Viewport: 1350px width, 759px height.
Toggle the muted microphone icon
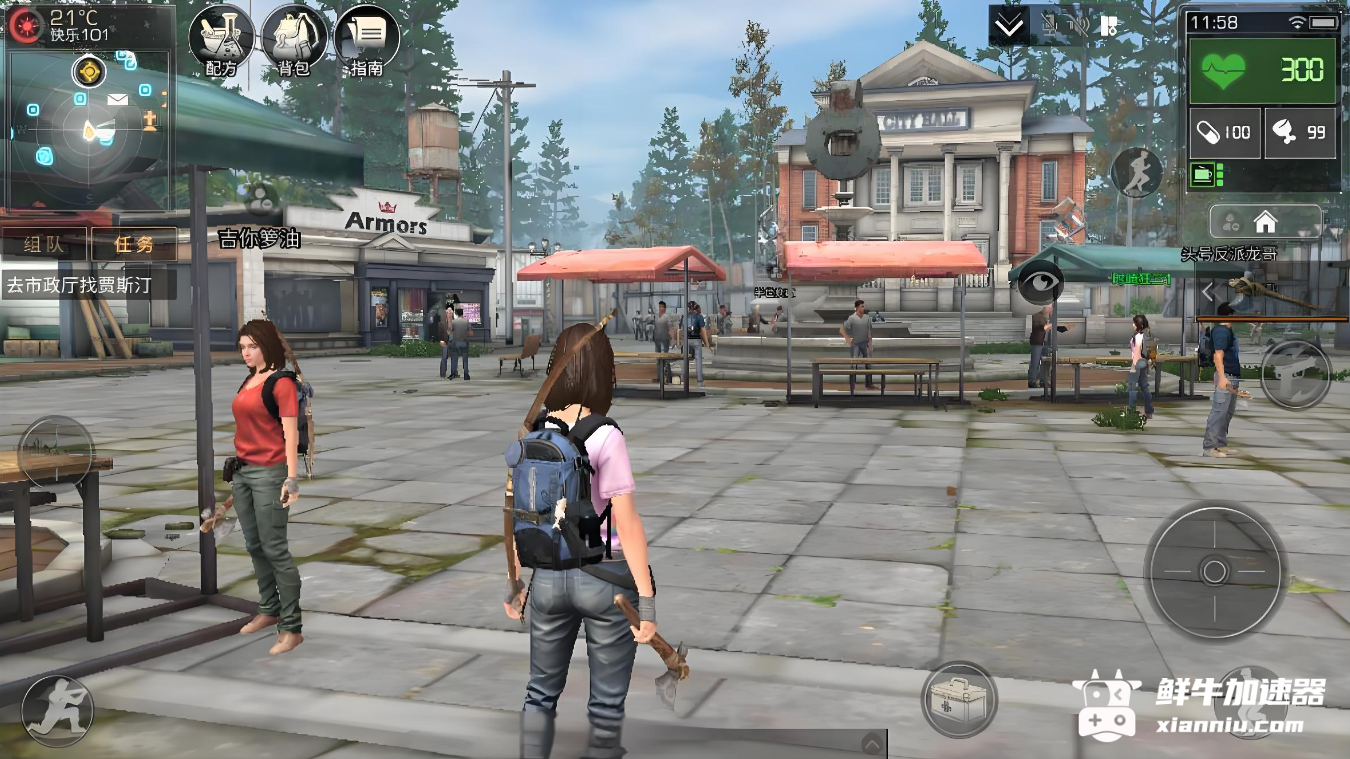tap(1050, 26)
